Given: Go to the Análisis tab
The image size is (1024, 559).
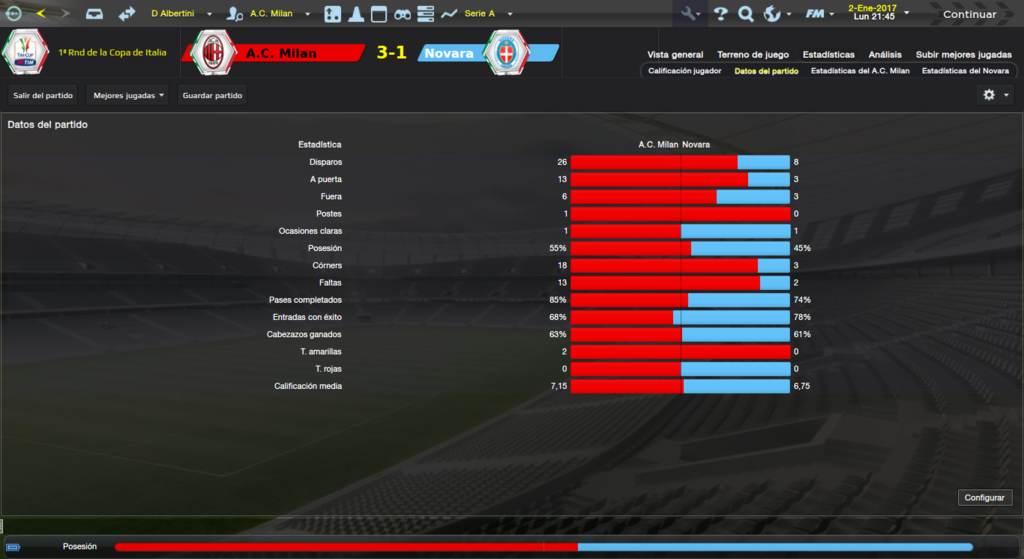Looking at the screenshot, I should coord(885,54).
